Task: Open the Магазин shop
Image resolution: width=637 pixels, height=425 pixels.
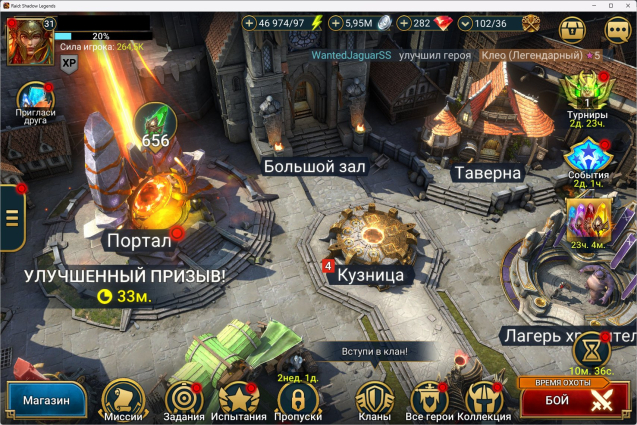Action: (46, 401)
